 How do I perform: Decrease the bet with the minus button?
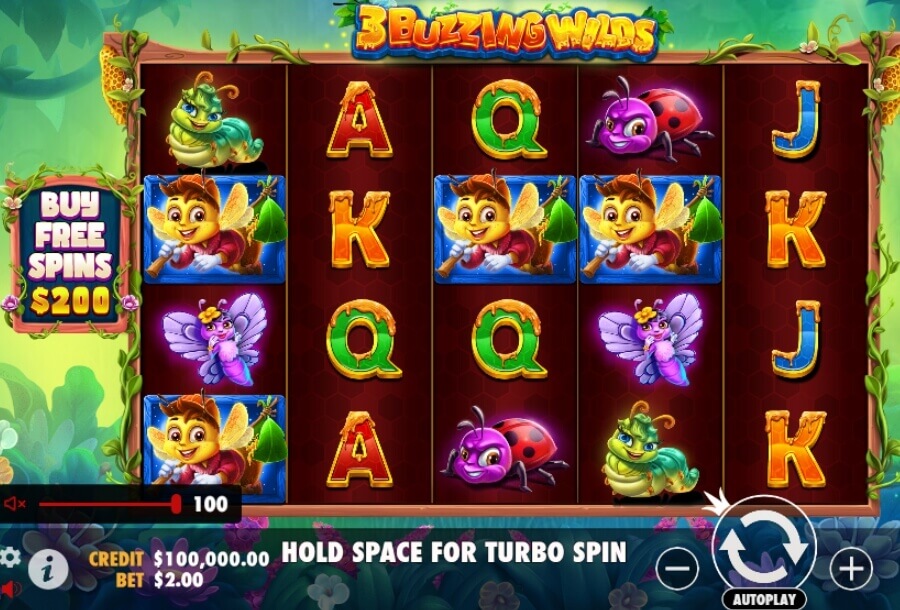[x=677, y=569]
